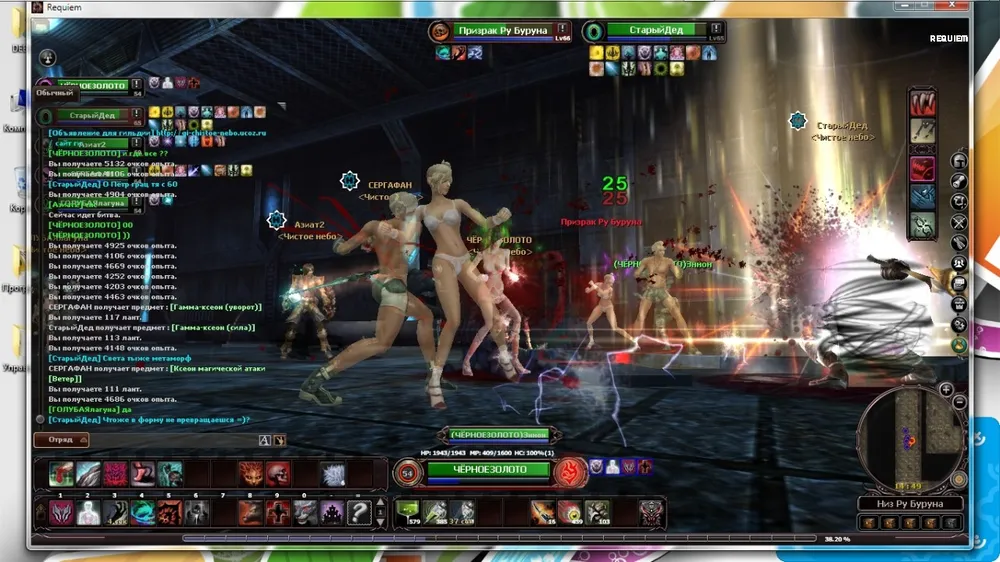
Task: Select party member Азиат2 in party list
Action: (92, 144)
